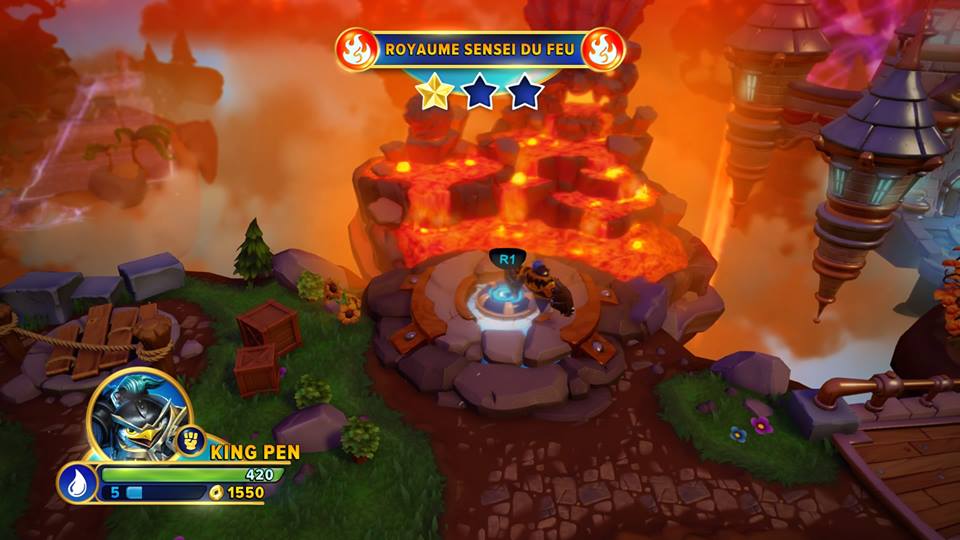This screenshot has height=540, width=960.
Task: Click the gold star under the realm banner
Action: pos(434,92)
